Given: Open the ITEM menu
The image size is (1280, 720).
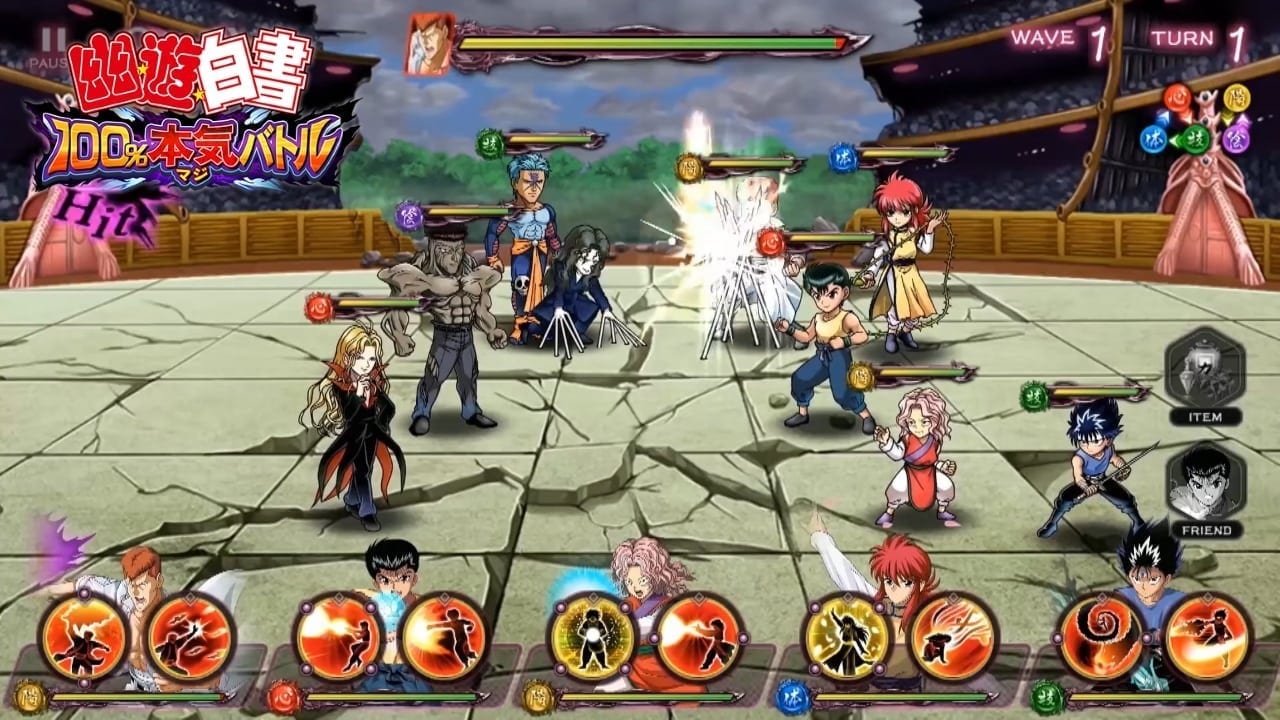Looking at the screenshot, I should pos(1205,375).
